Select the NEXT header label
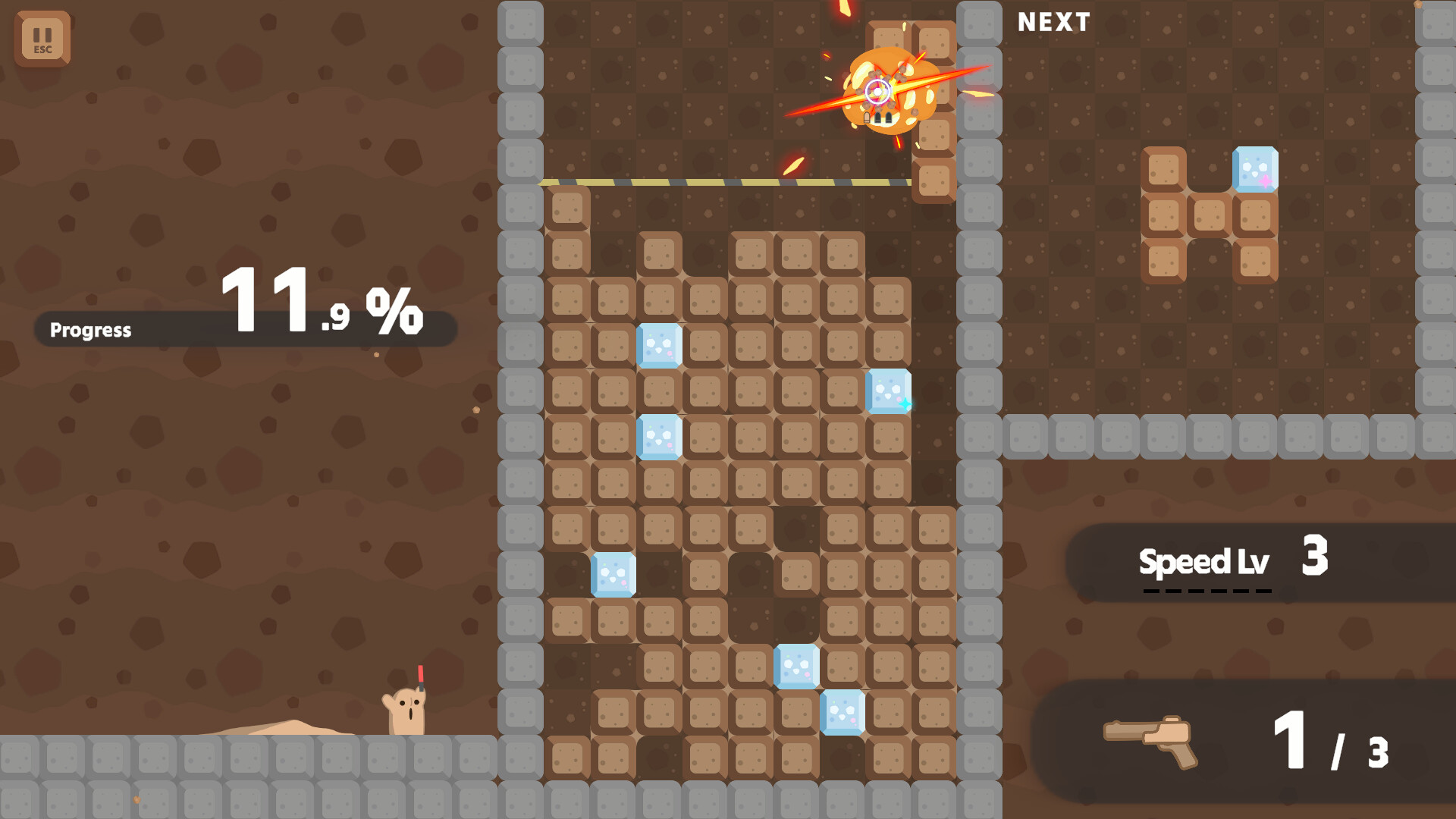The height and width of the screenshot is (819, 1456). tap(1053, 22)
